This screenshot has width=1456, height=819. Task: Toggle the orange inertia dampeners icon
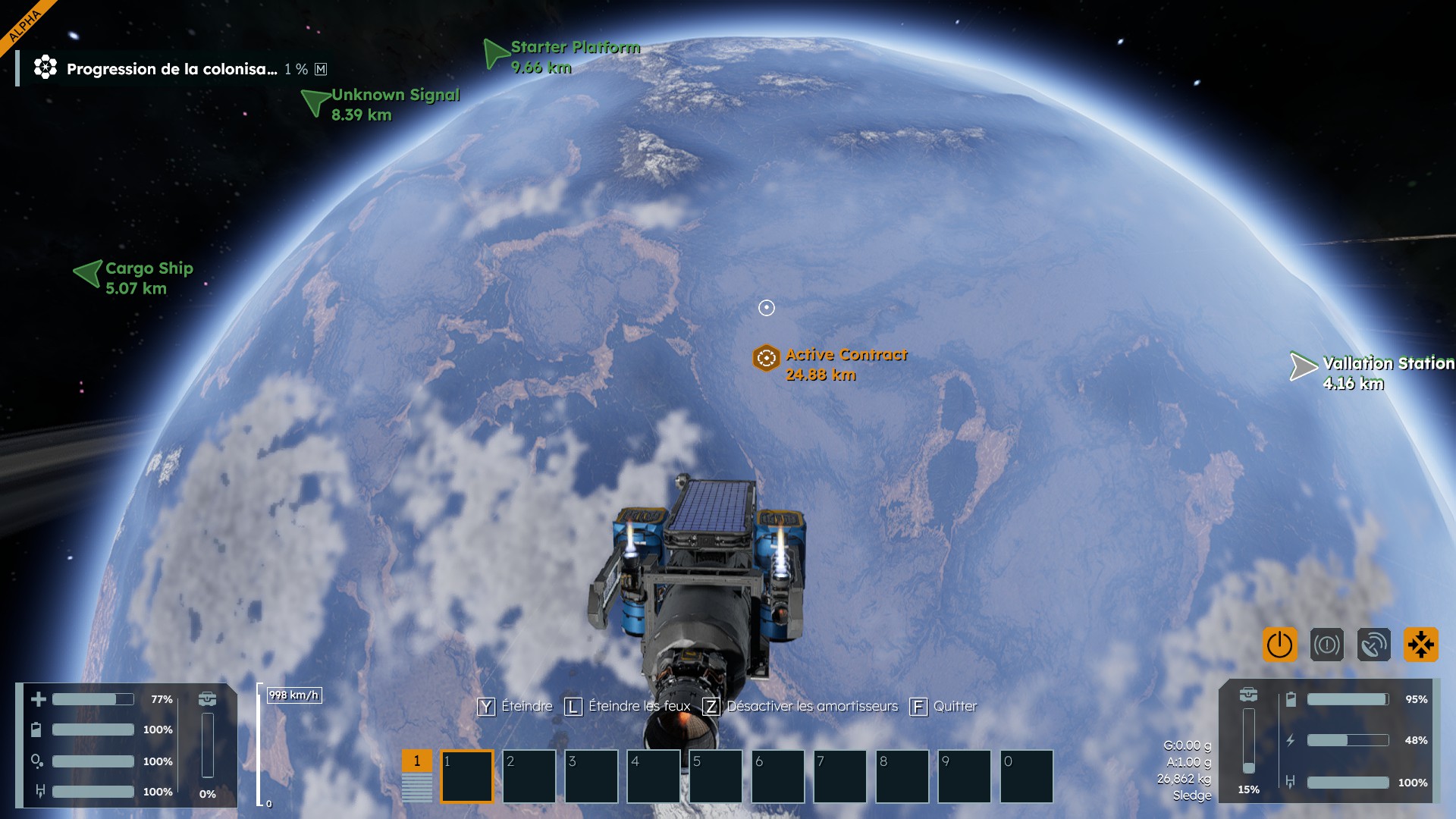tap(1420, 645)
